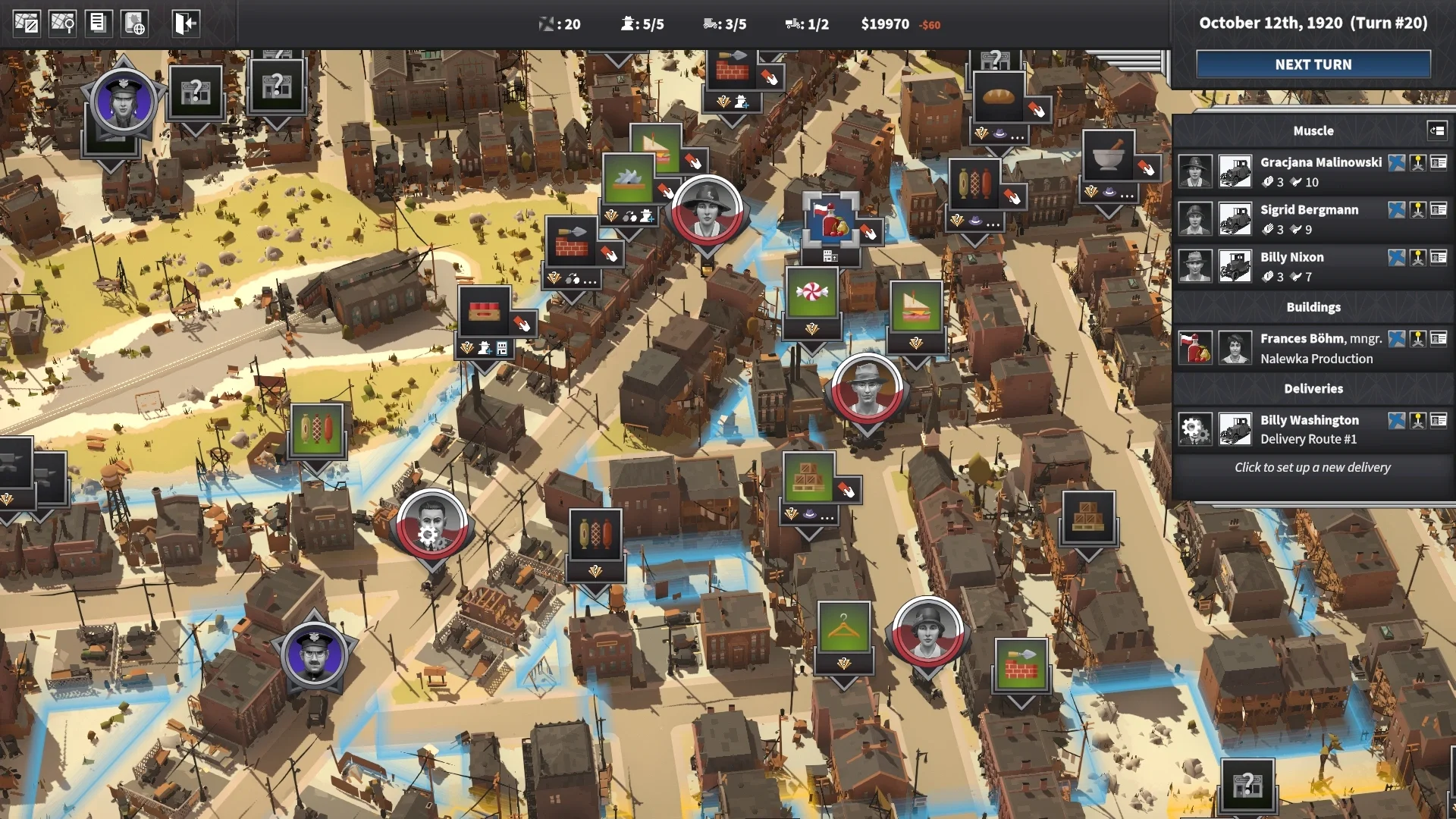Image resolution: width=1456 pixels, height=819 pixels.
Task: Click the exit door icon
Action: pyautogui.click(x=184, y=24)
